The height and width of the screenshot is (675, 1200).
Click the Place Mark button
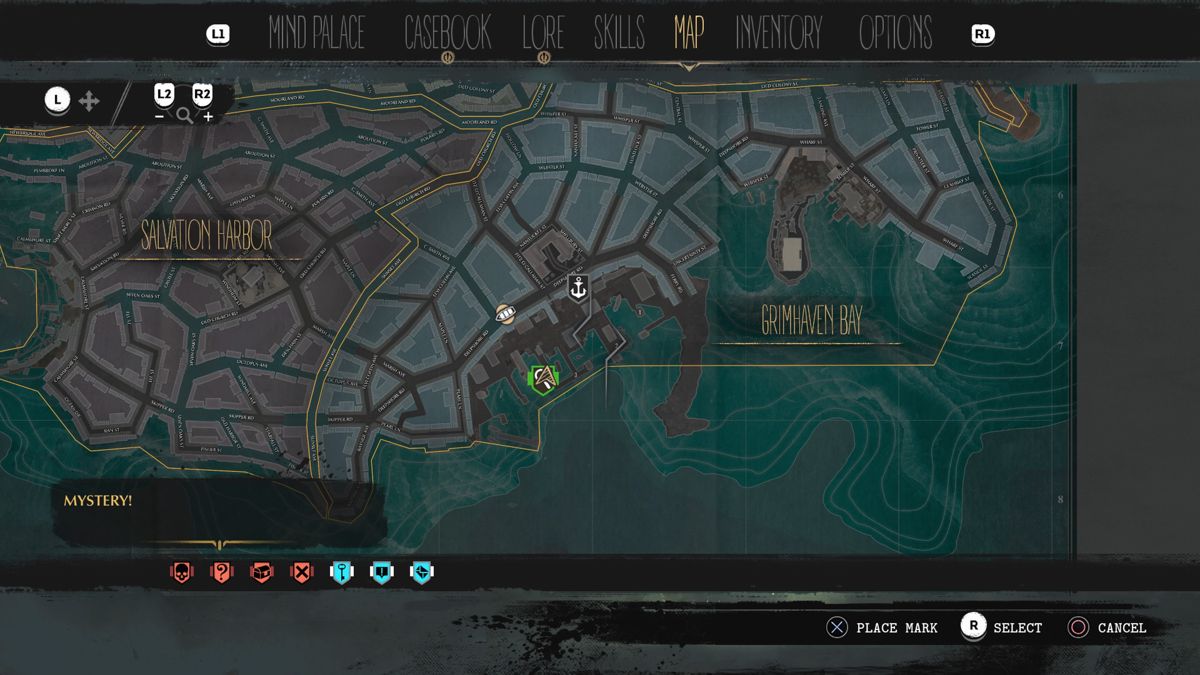(x=880, y=628)
